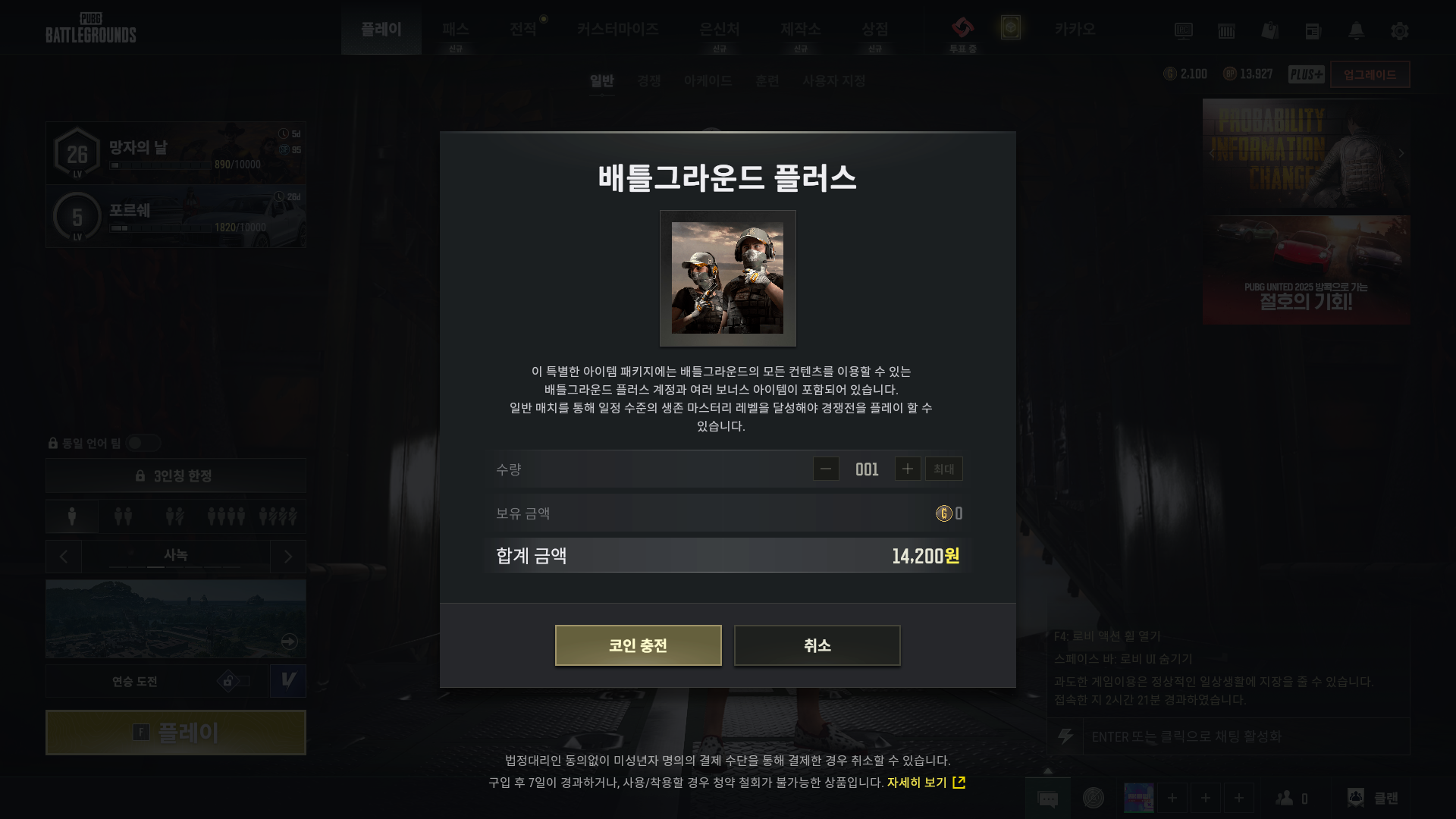
Task: Click the 최대 max quantity button
Action: pyautogui.click(x=943, y=469)
